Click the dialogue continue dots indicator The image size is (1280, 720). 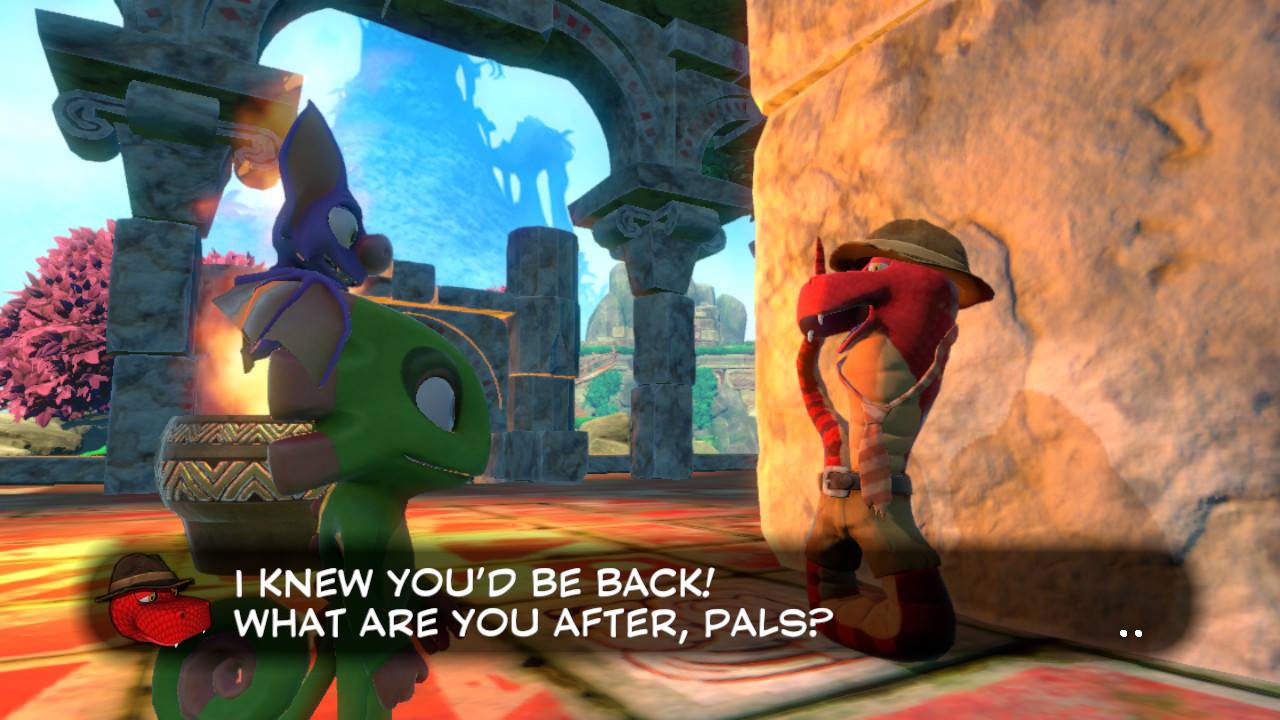[x=1131, y=633]
